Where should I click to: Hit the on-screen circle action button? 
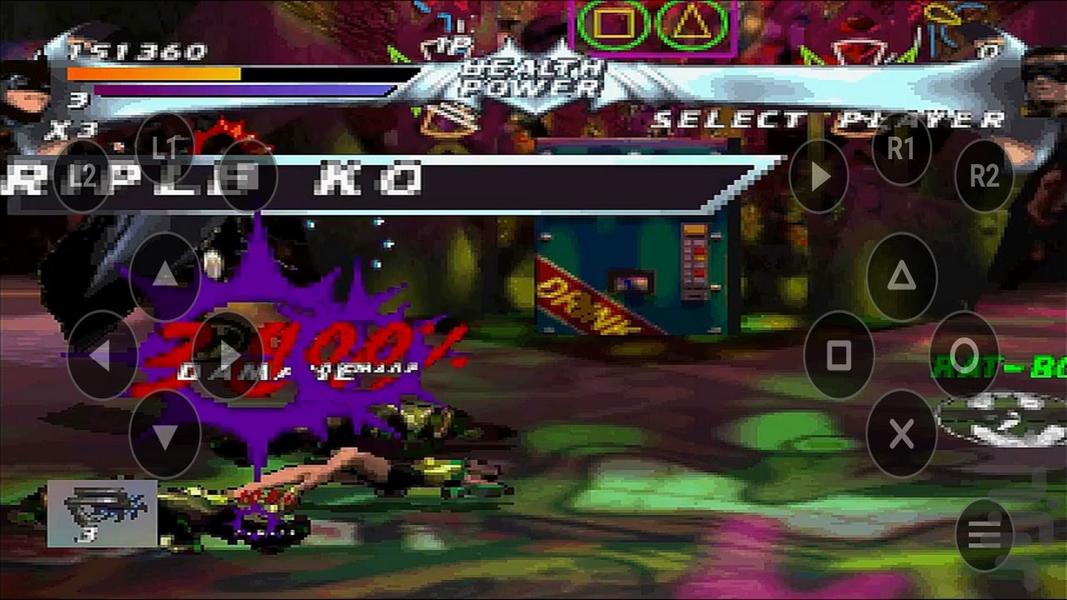(964, 355)
